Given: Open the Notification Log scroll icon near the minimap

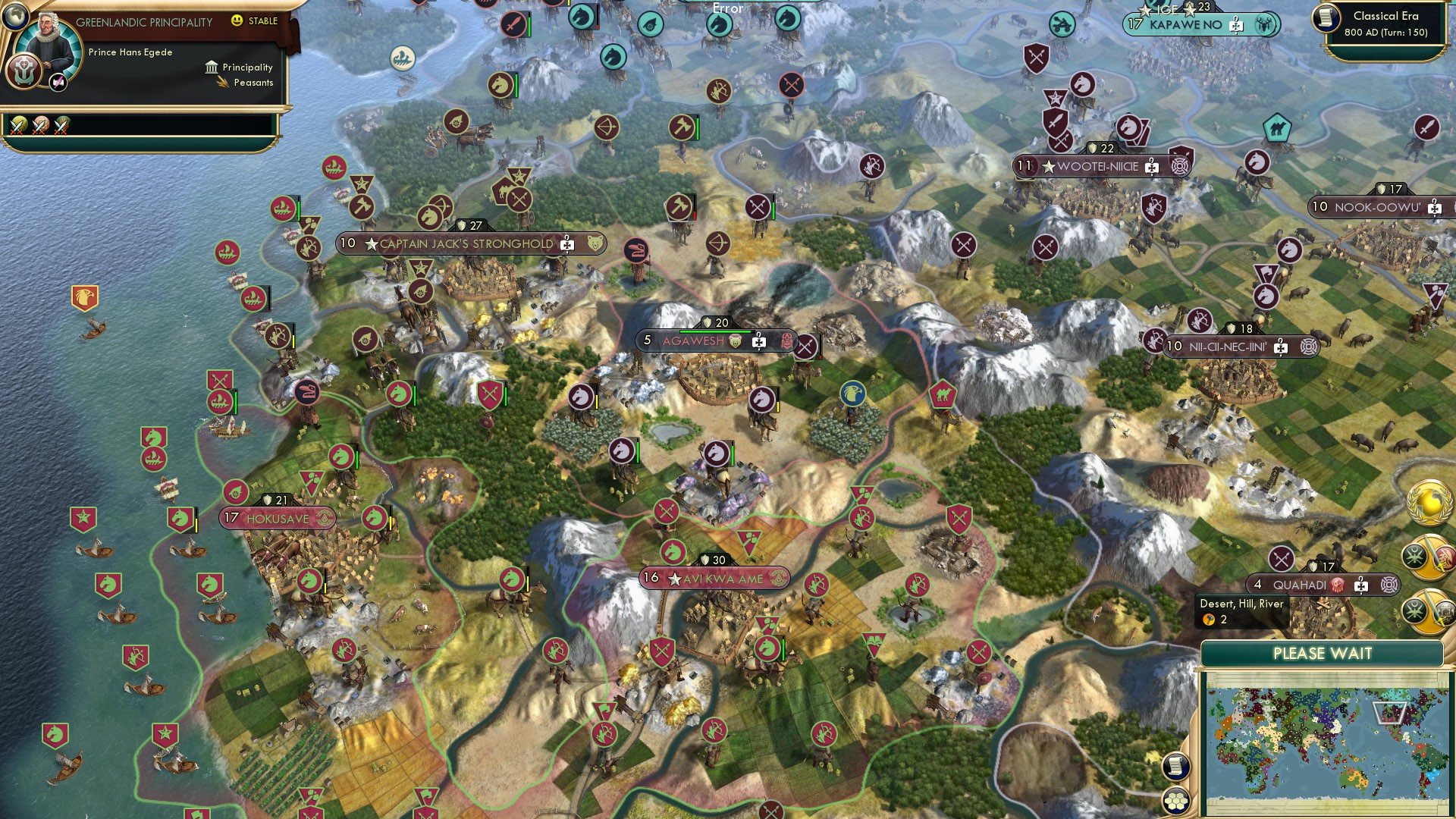Looking at the screenshot, I should pos(1176,767).
